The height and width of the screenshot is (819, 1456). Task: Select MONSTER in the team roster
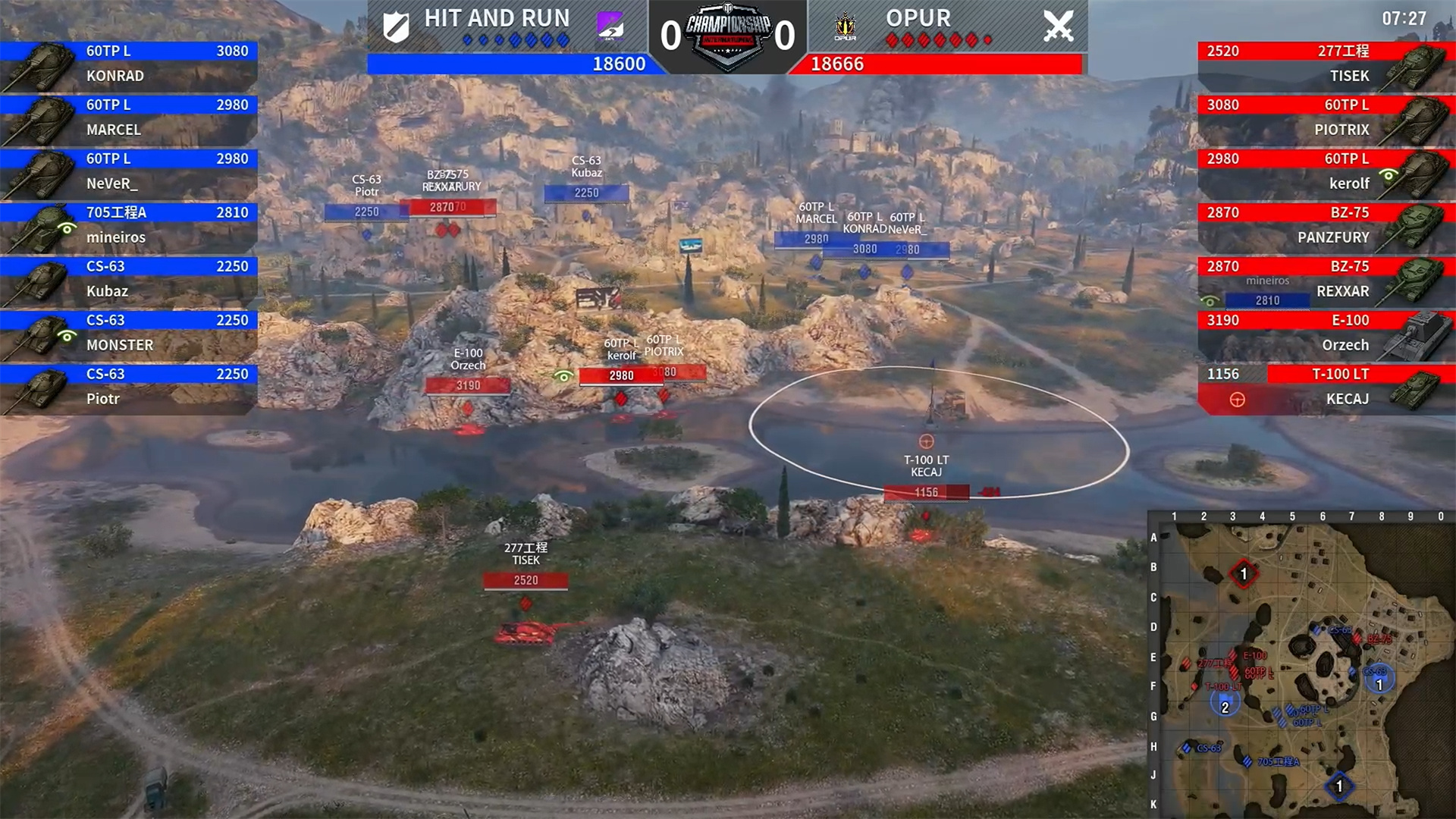[129, 333]
